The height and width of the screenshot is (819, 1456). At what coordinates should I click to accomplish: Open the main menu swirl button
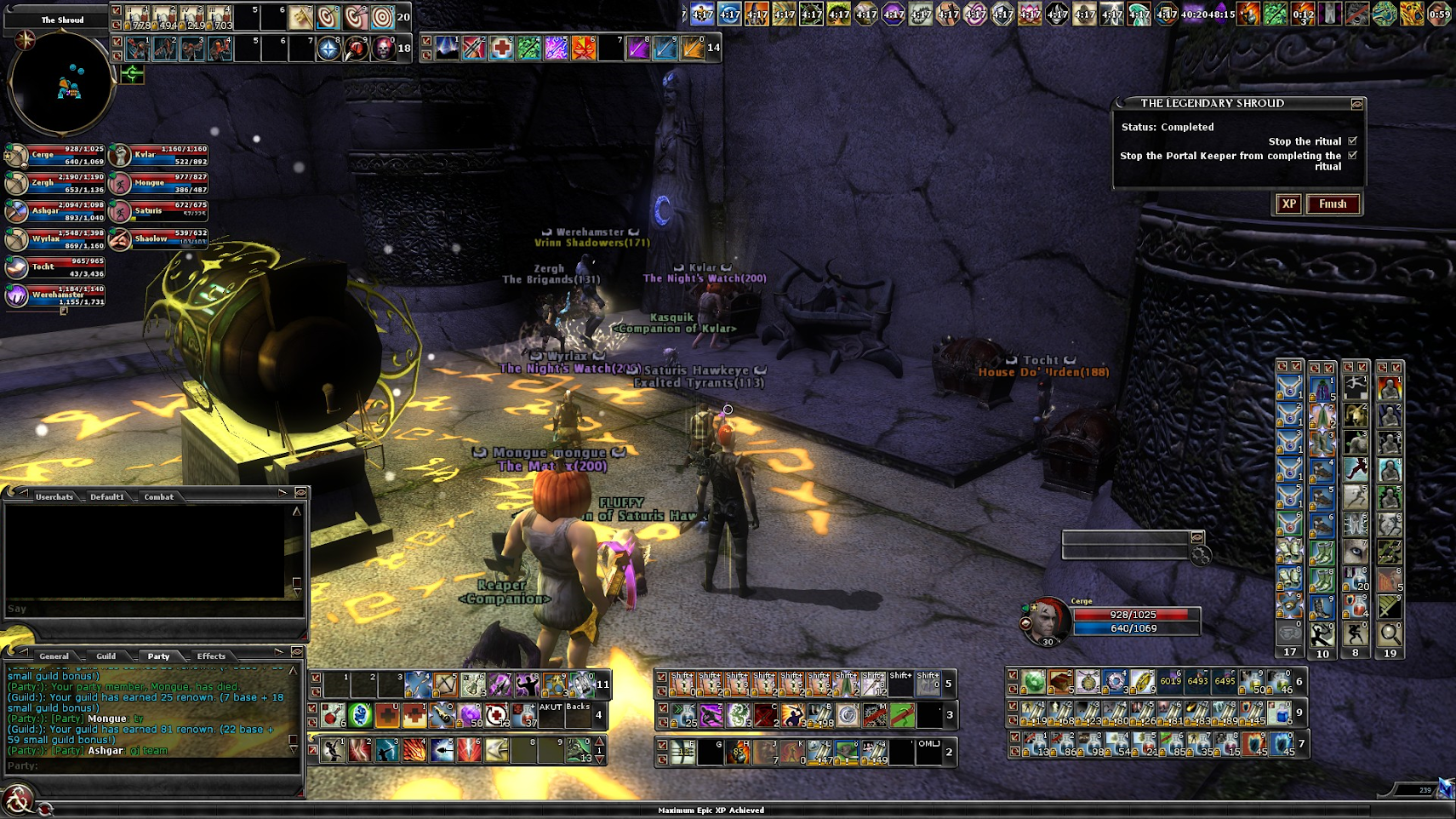(17, 801)
